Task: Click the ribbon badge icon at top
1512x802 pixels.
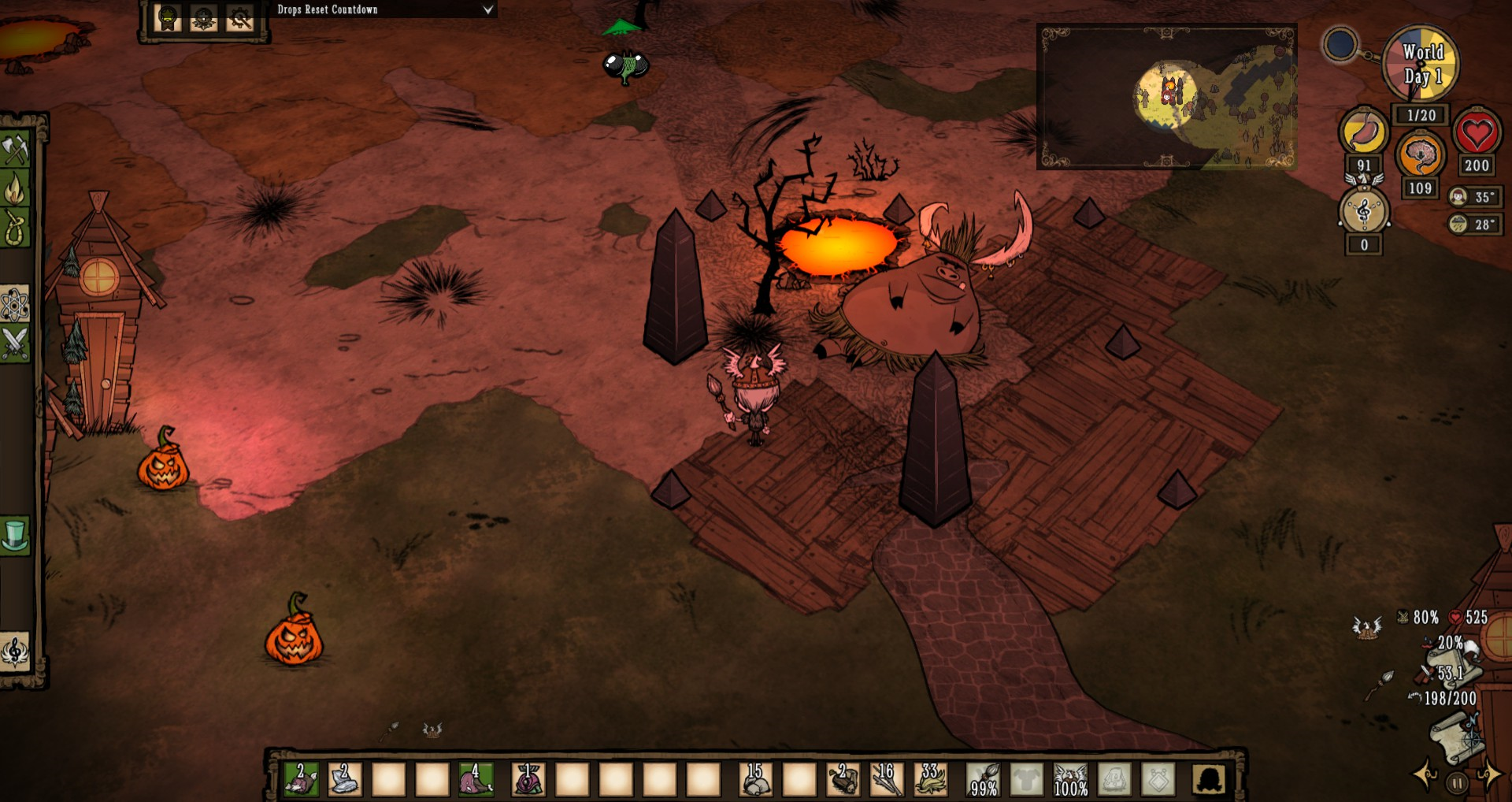Action: coord(168,18)
